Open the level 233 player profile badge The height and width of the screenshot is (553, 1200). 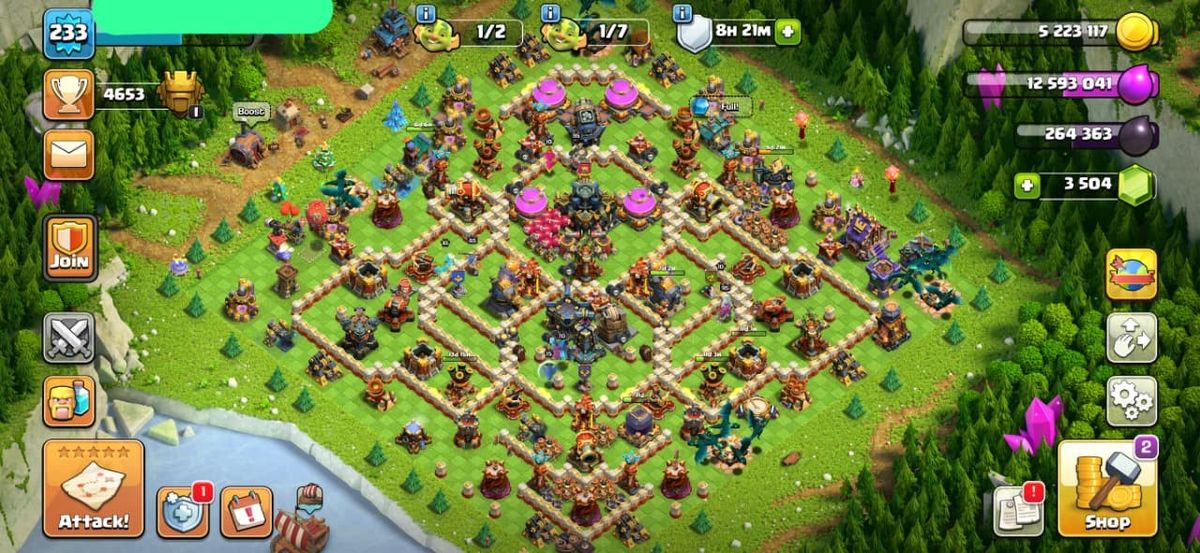click(68, 33)
